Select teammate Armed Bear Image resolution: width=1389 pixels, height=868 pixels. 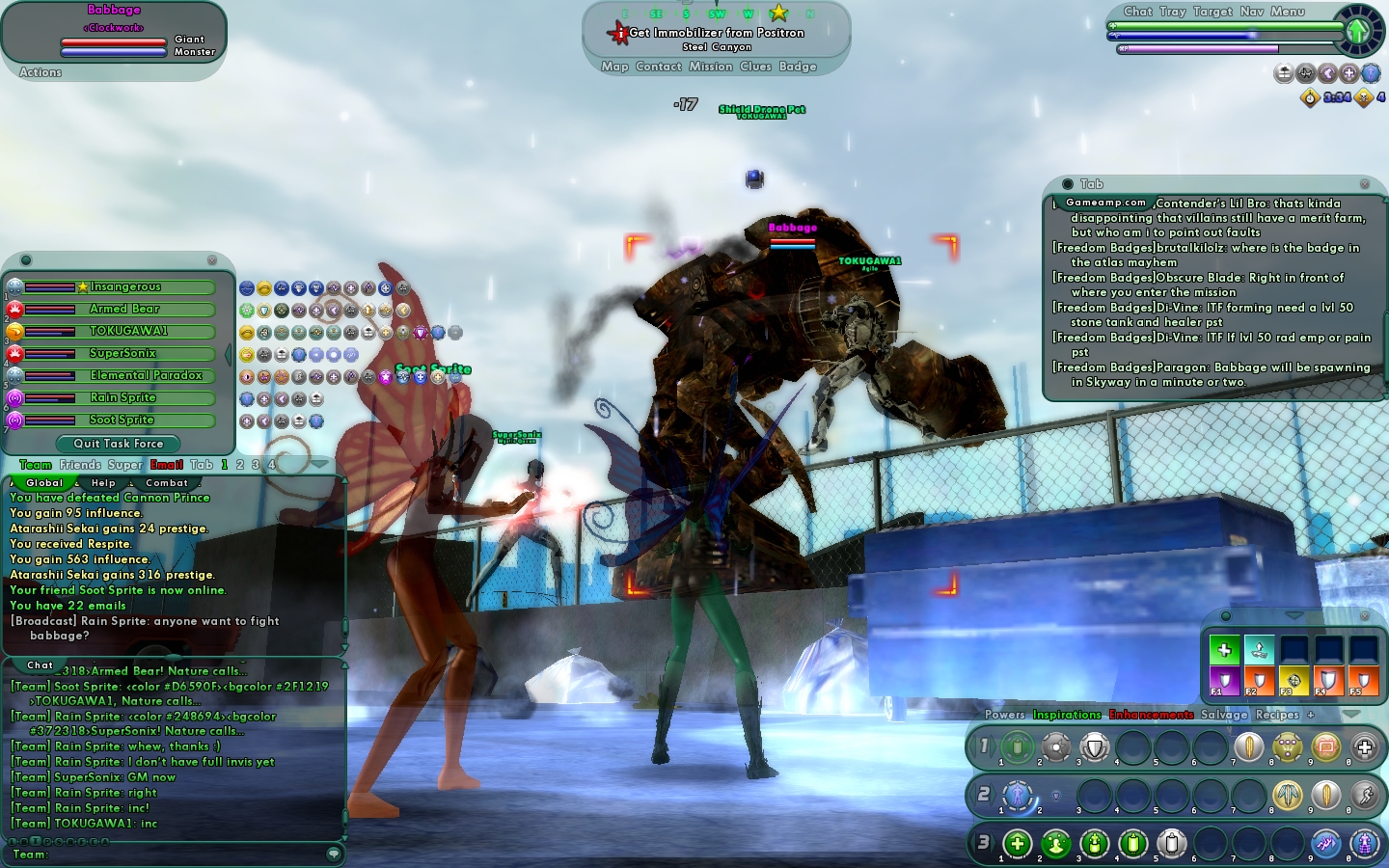(x=123, y=310)
